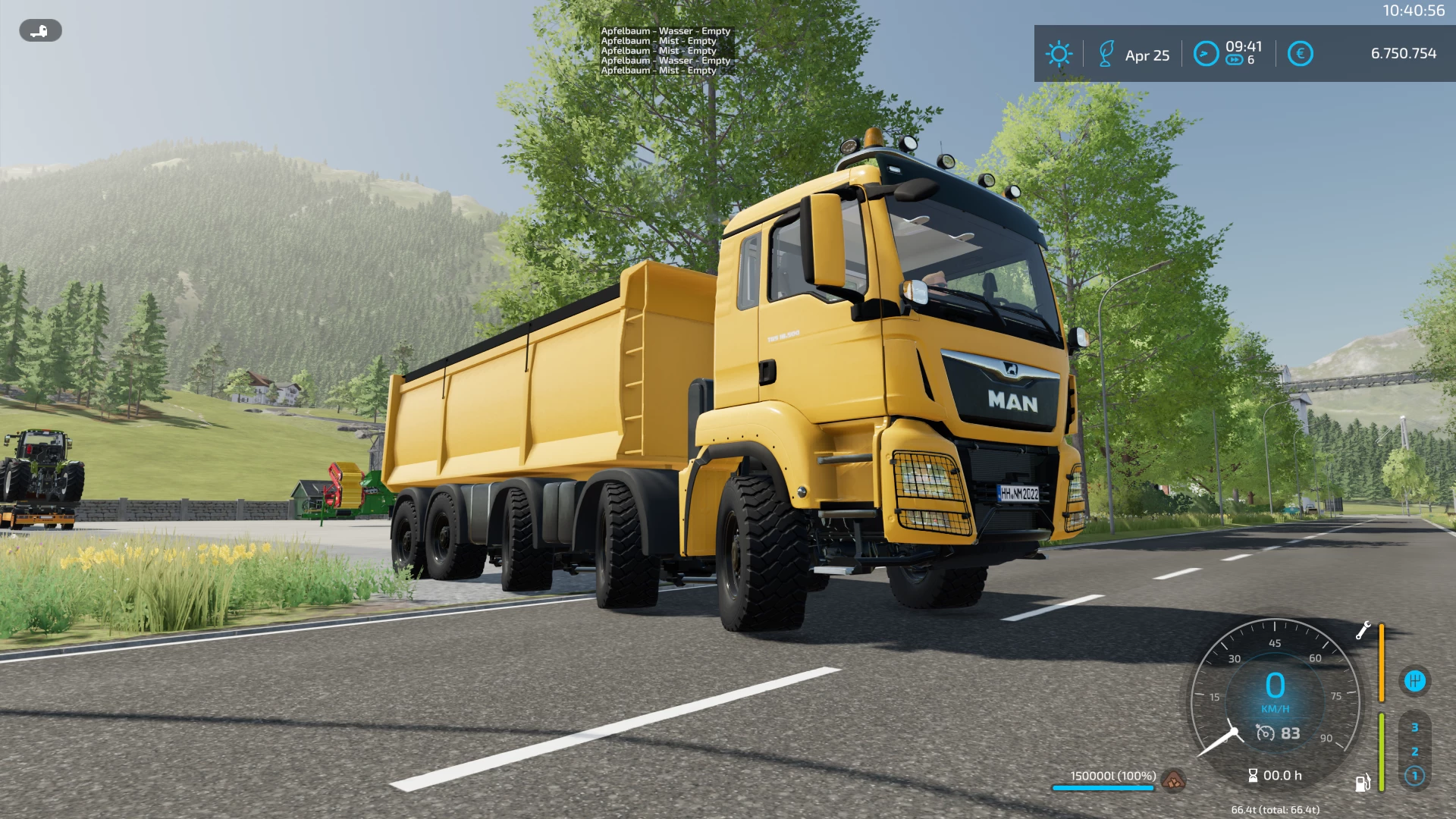Click the Apr 25 date display
Image resolution: width=1456 pixels, height=819 pixels.
coord(1147,54)
